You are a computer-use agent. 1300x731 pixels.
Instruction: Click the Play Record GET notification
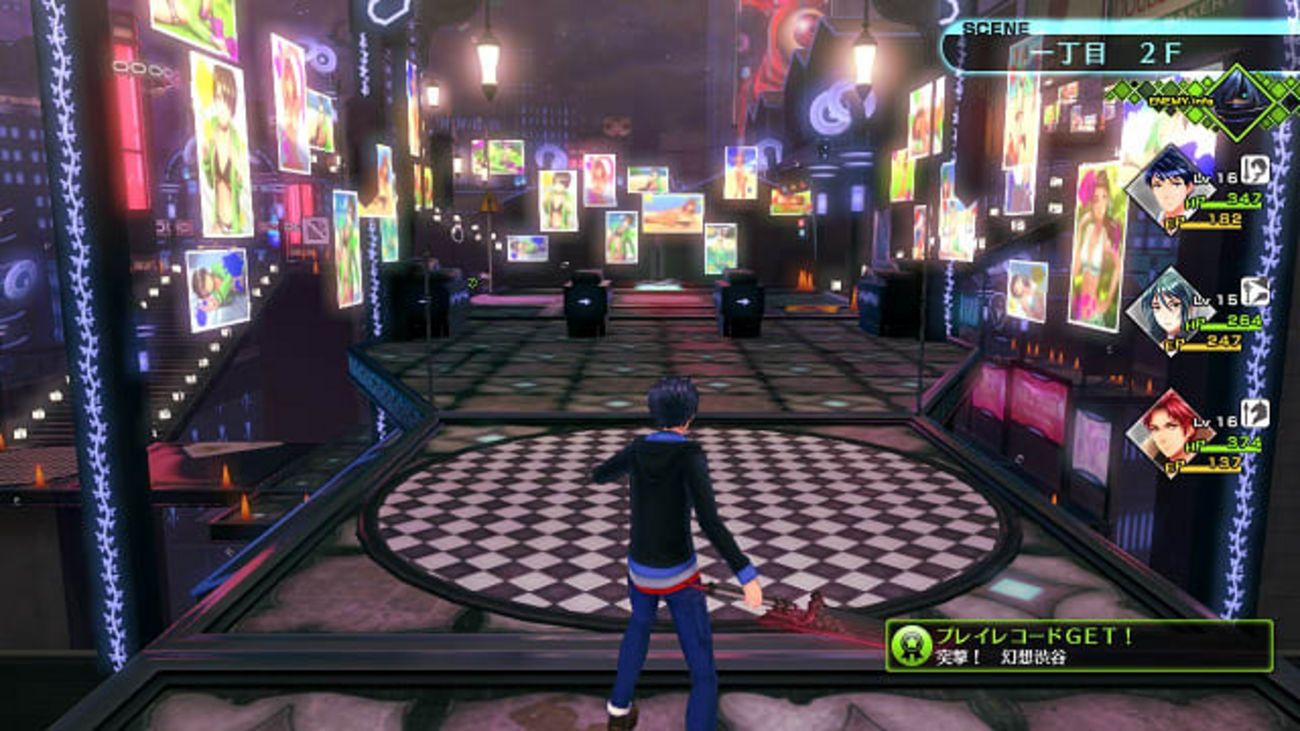coord(1079,646)
